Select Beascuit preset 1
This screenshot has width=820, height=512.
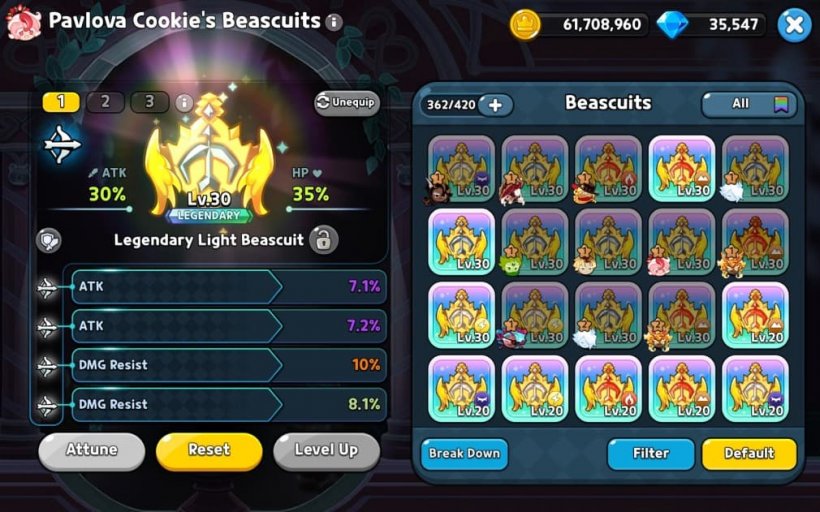click(61, 102)
